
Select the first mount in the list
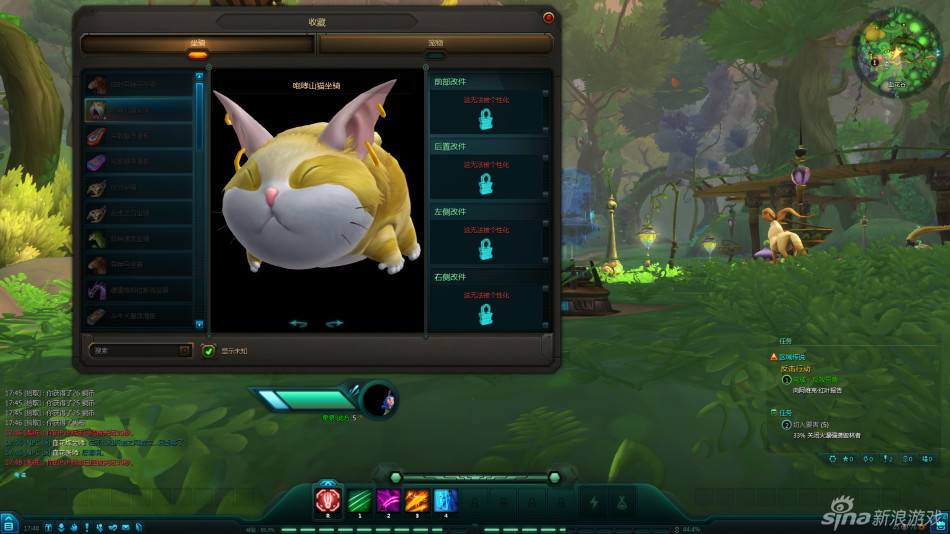point(139,84)
